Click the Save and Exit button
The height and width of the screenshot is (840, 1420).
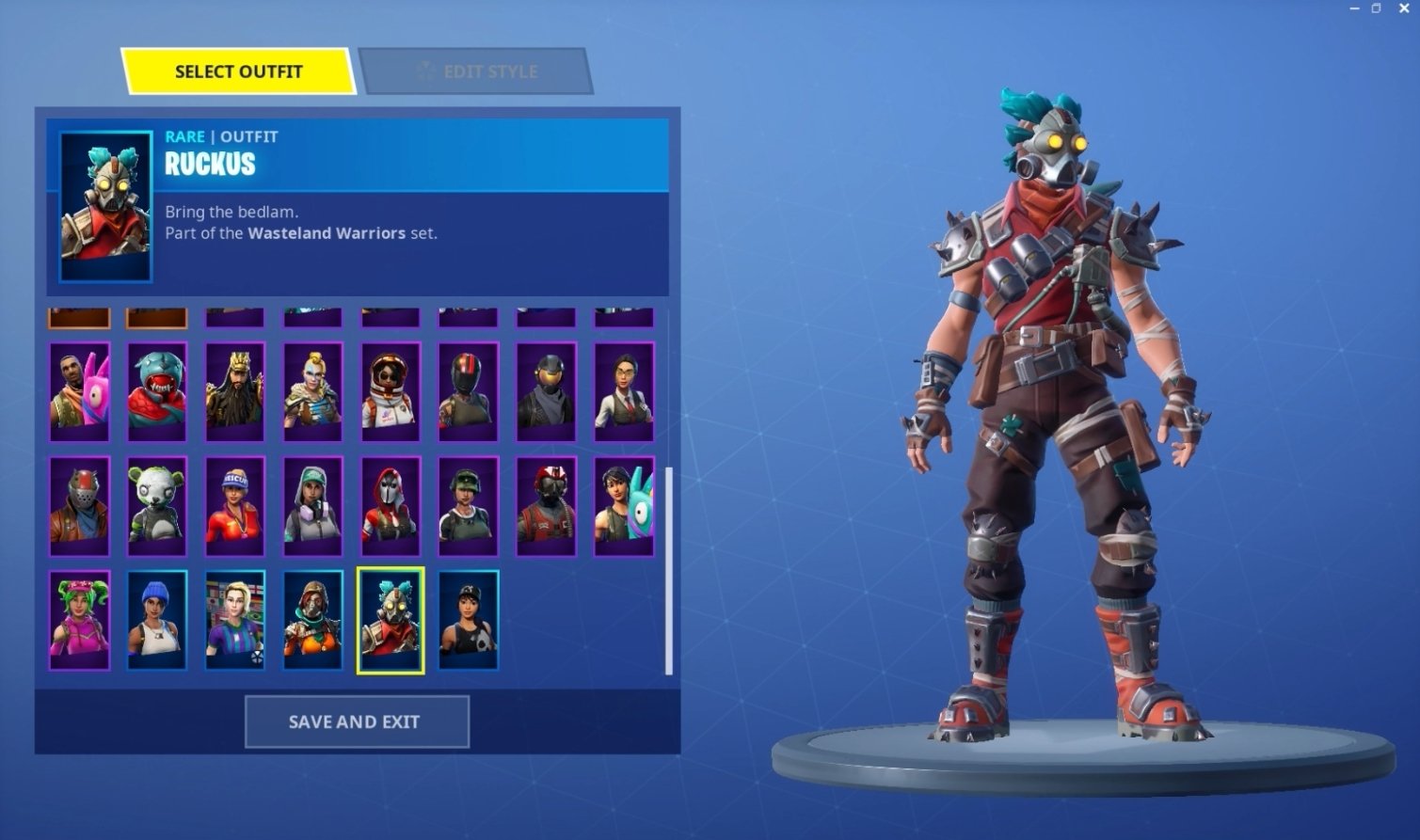click(357, 721)
